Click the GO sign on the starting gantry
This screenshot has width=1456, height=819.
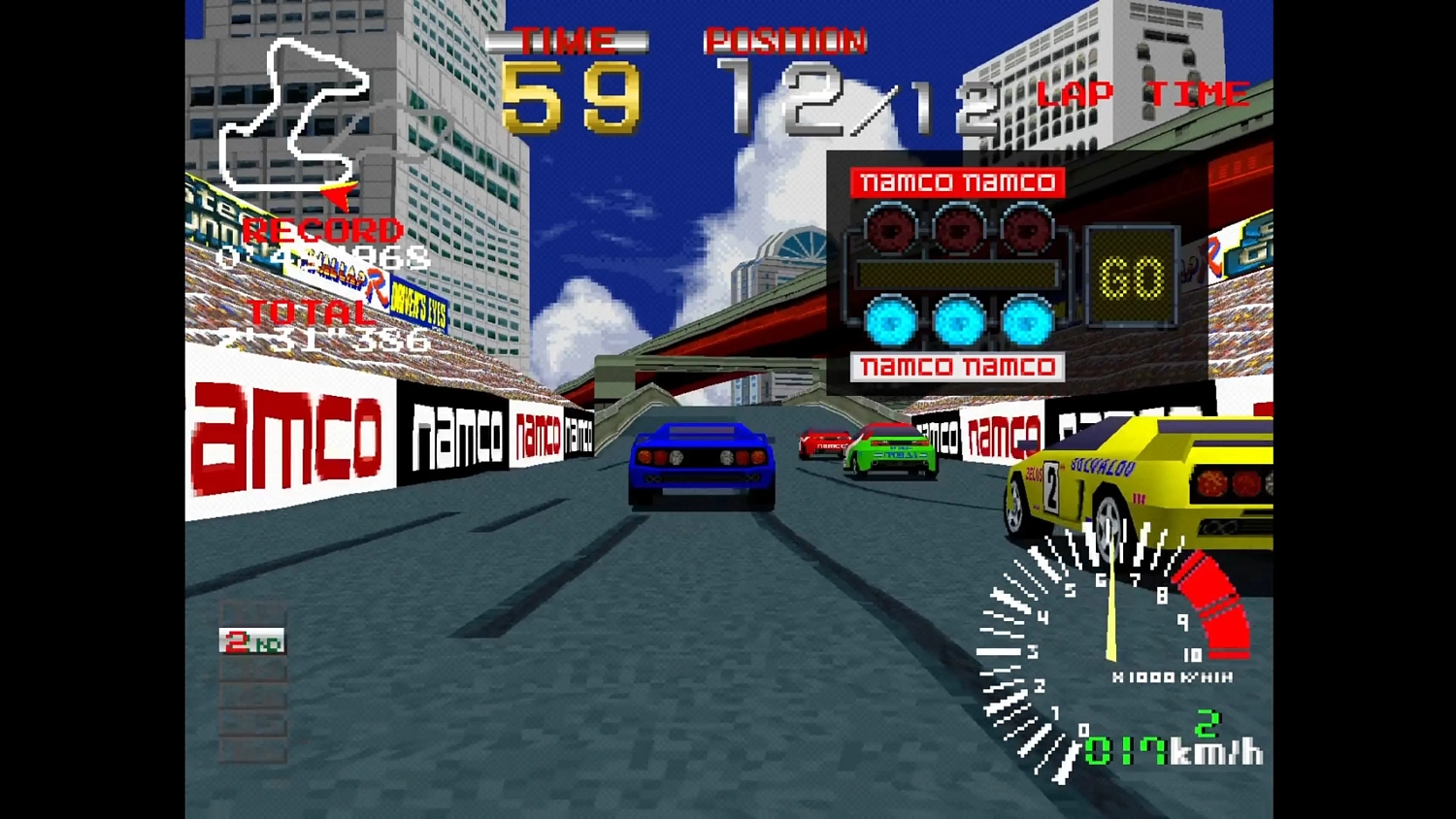coord(1131,275)
